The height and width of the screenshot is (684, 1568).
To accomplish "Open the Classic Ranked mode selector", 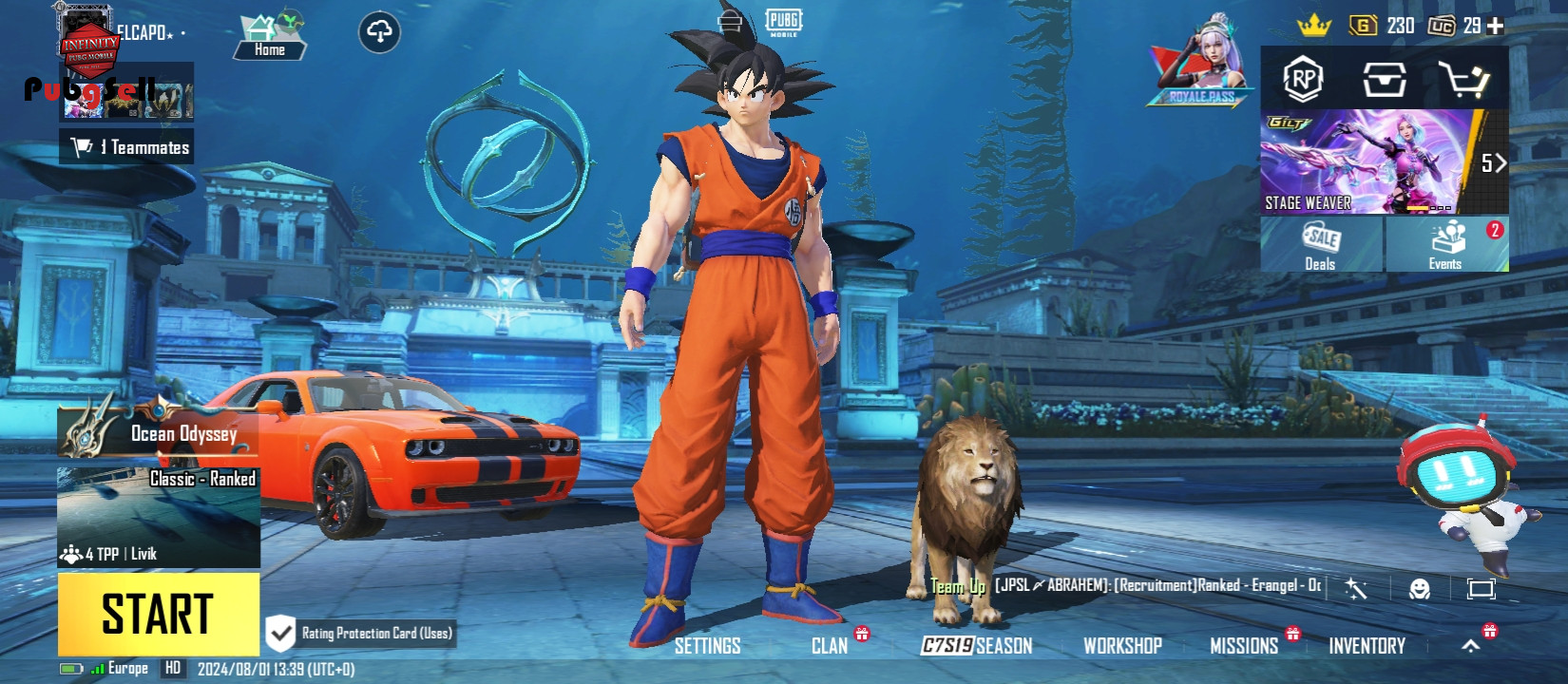I will click(159, 516).
